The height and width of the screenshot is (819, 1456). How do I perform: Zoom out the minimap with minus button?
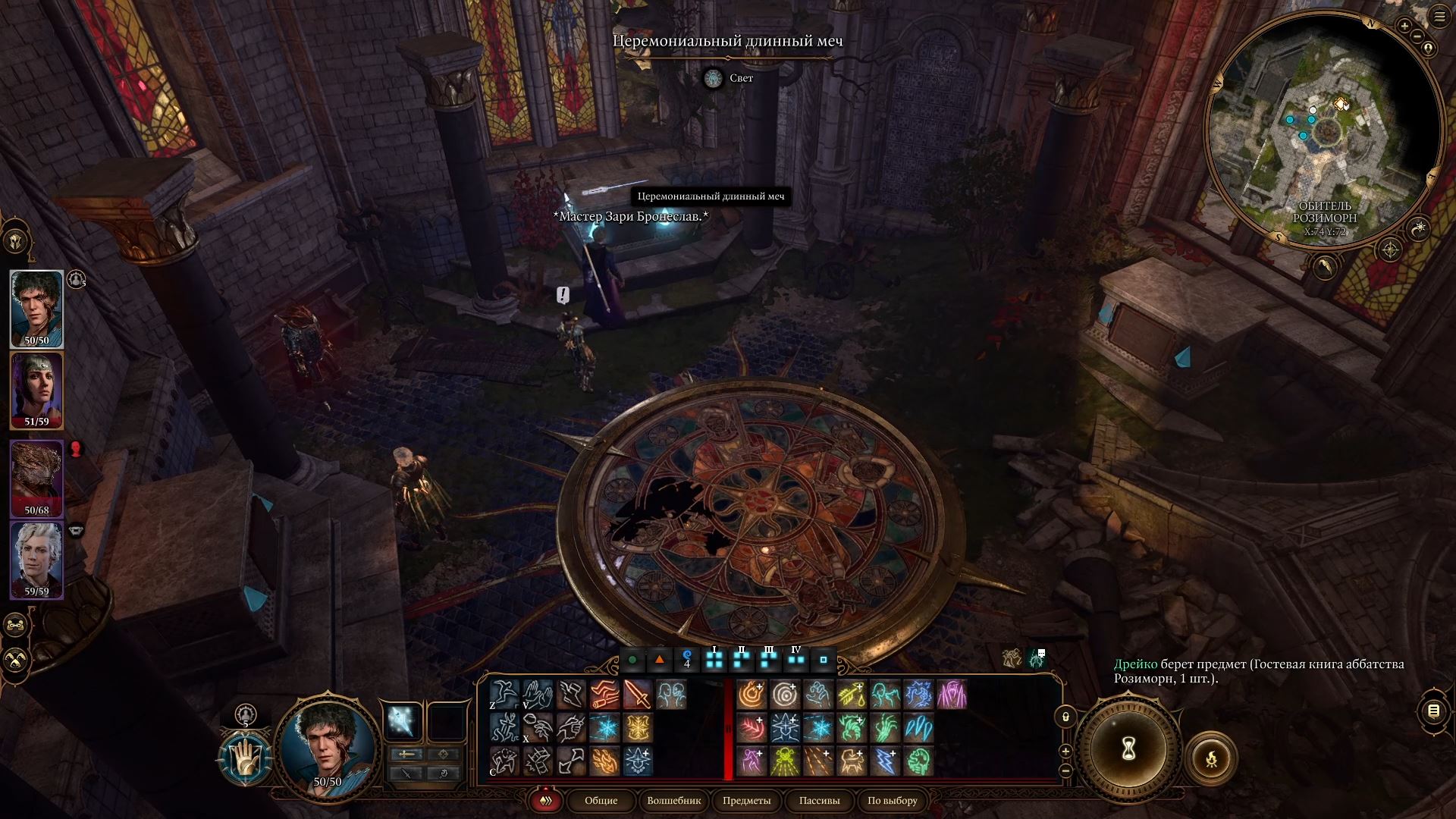(x=1415, y=36)
